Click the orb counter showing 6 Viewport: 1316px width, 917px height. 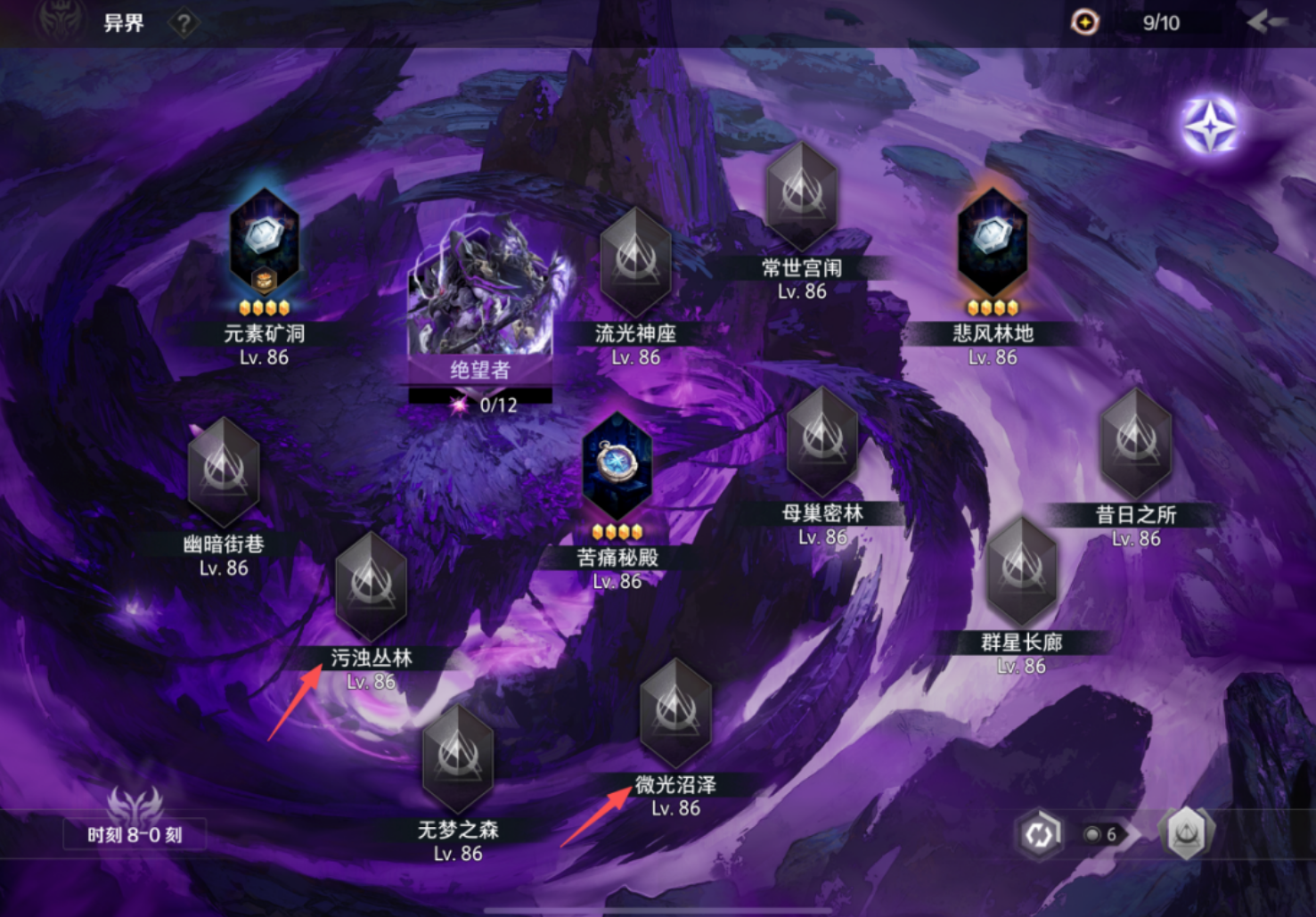point(1099,835)
